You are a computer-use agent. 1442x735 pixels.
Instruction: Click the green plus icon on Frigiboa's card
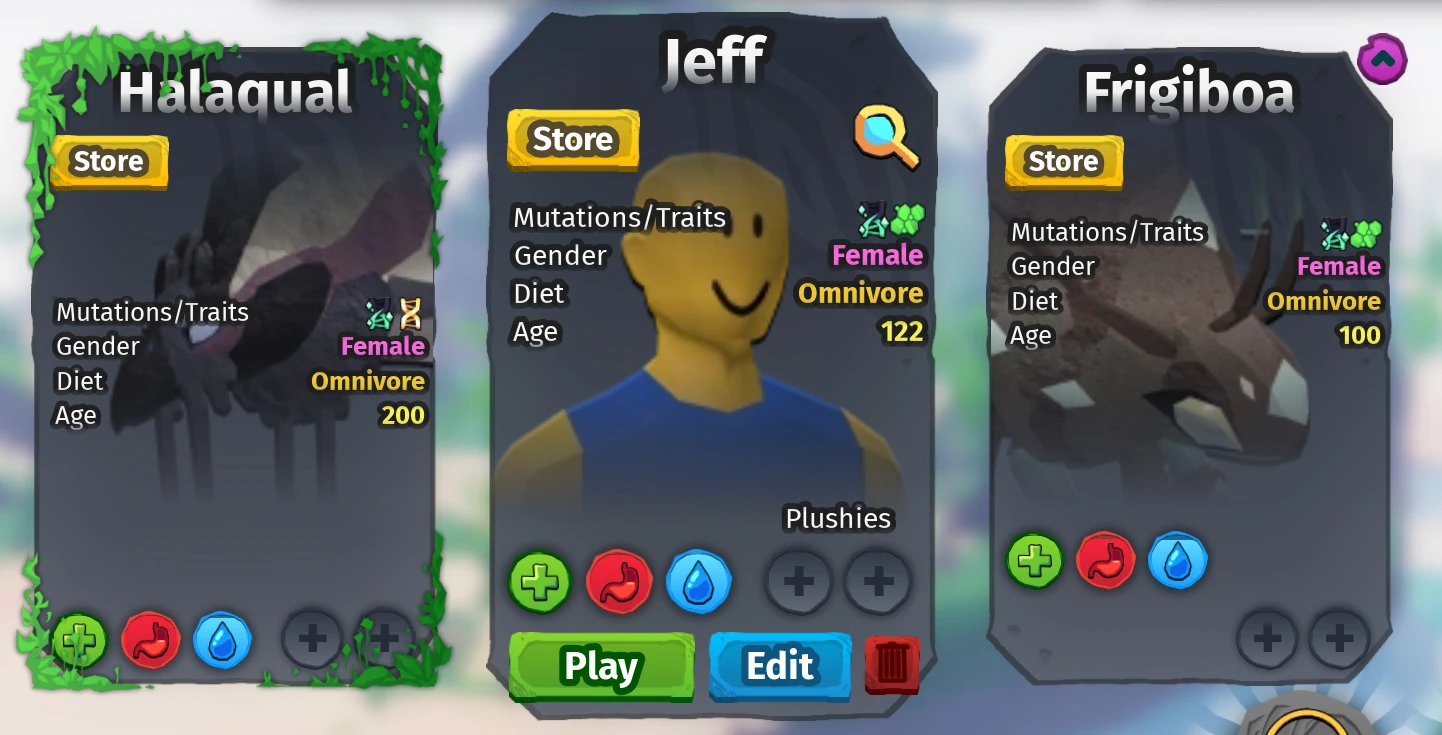tap(1035, 560)
